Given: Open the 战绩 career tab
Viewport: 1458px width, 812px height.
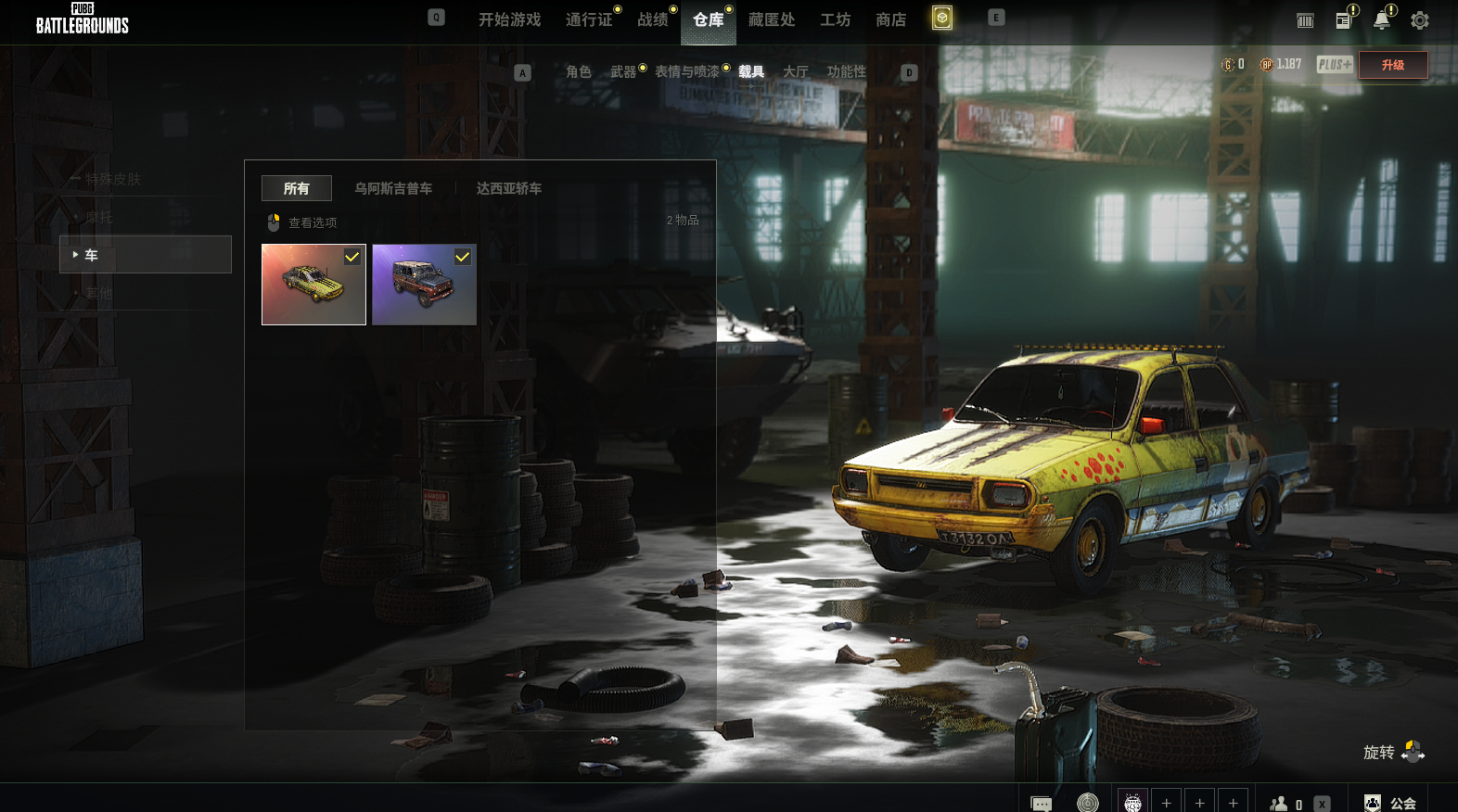Looking at the screenshot, I should pos(653,19).
